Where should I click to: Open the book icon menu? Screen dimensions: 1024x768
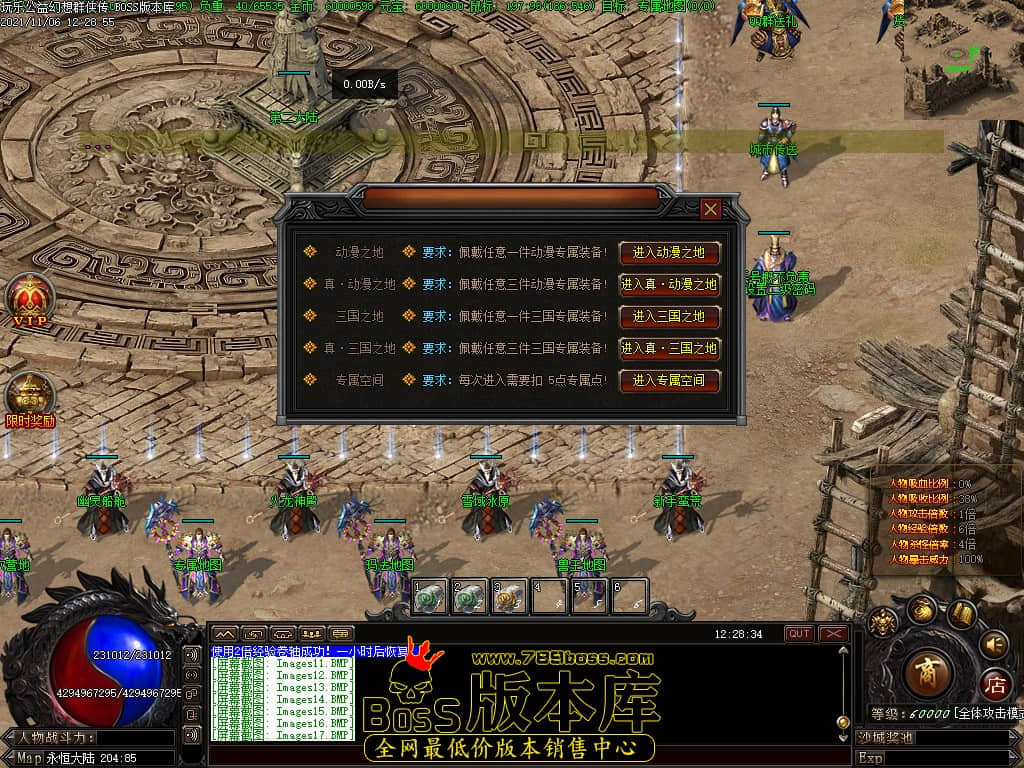click(x=961, y=612)
